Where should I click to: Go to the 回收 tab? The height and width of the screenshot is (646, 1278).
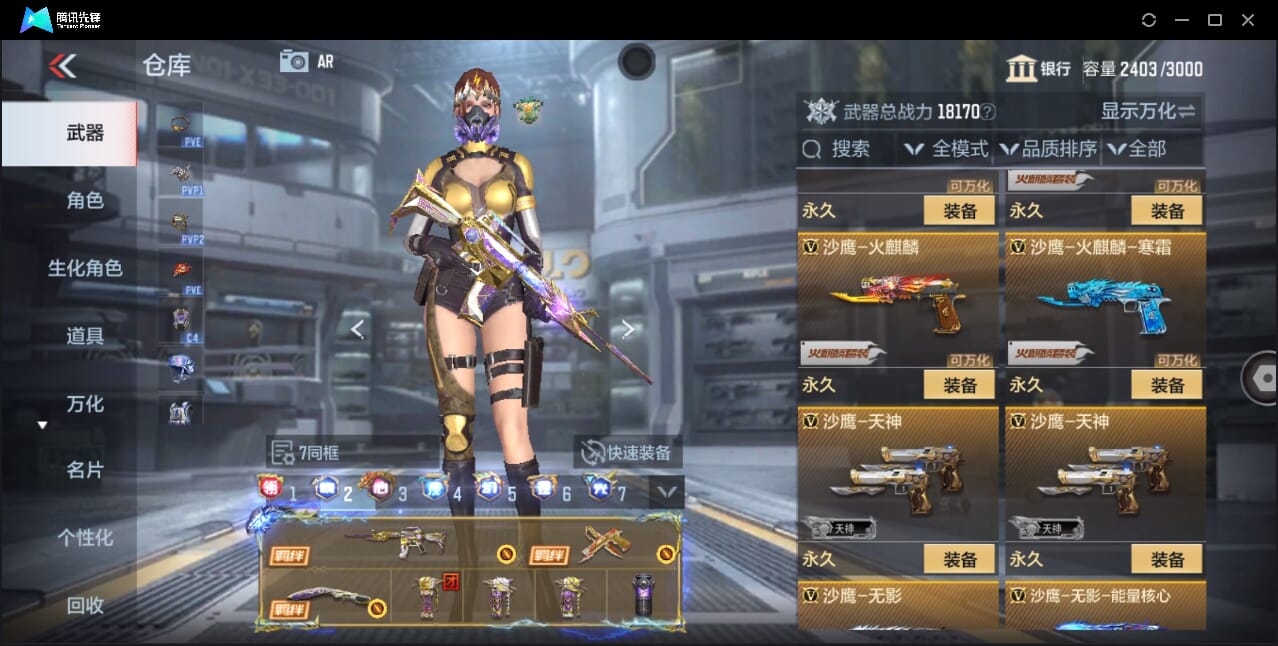pos(85,605)
